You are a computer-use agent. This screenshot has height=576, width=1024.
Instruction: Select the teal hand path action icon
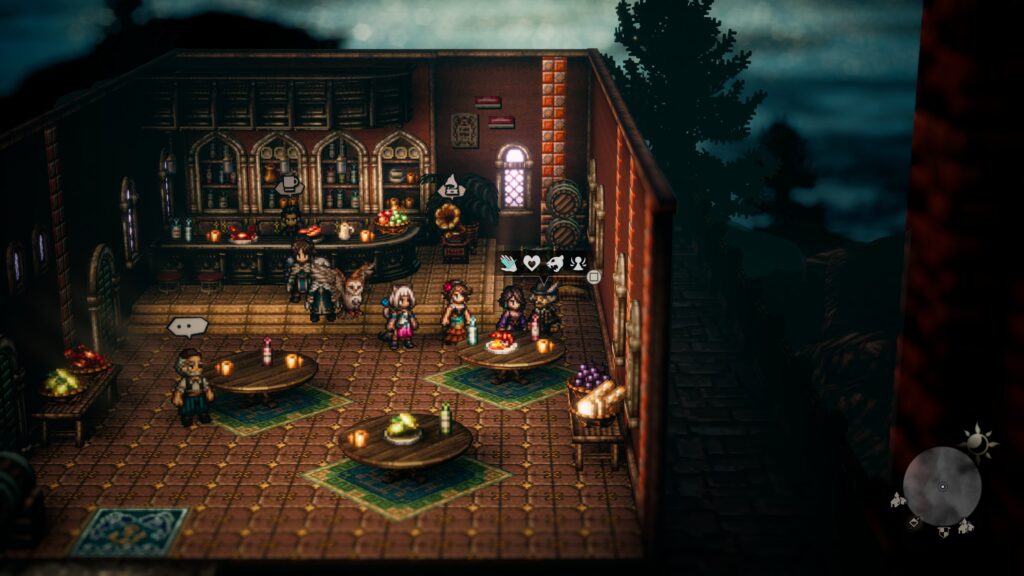pos(509,263)
